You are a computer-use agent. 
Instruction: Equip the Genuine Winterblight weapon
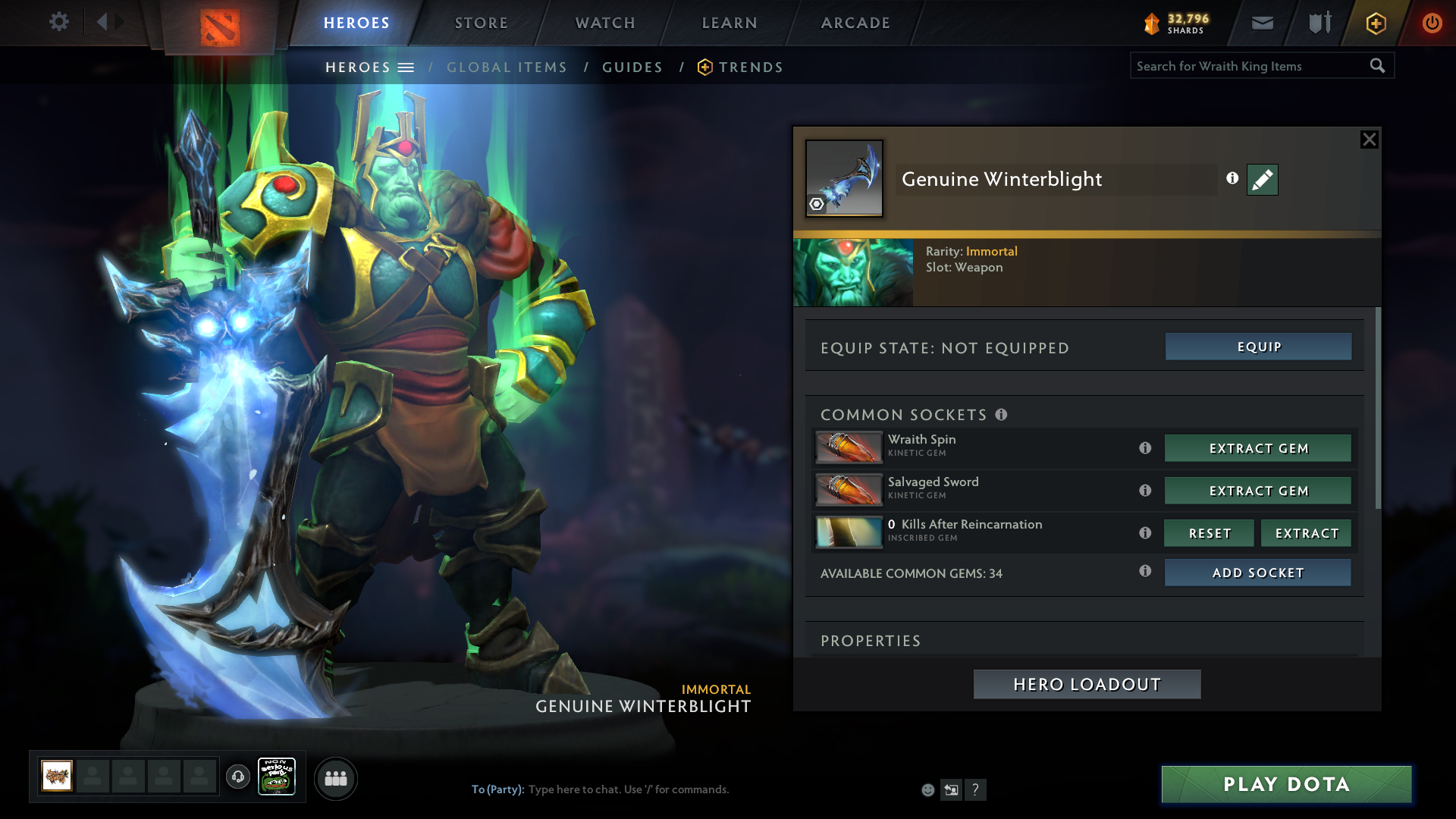(1258, 347)
